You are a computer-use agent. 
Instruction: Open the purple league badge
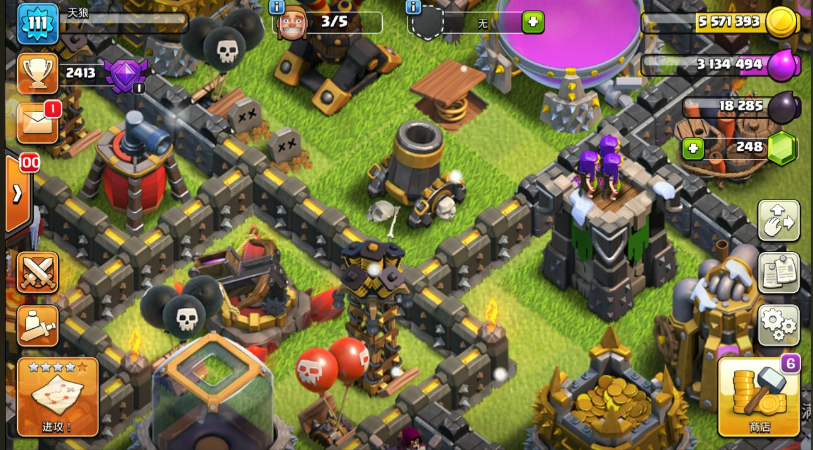point(125,75)
